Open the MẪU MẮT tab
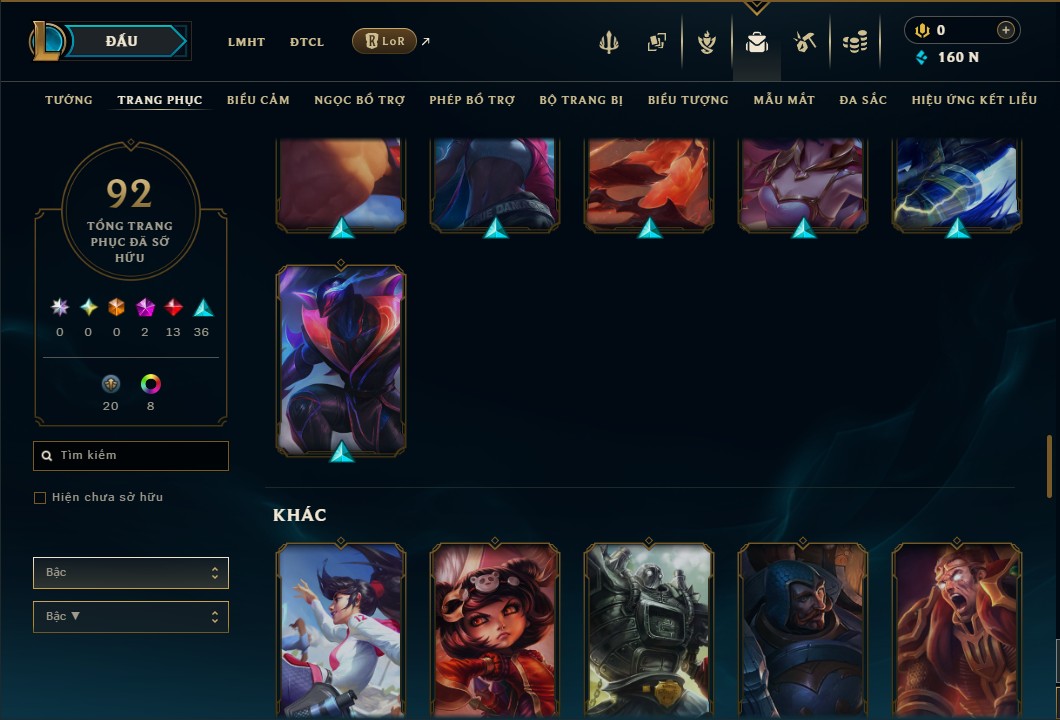The width and height of the screenshot is (1060, 720). 784,100
